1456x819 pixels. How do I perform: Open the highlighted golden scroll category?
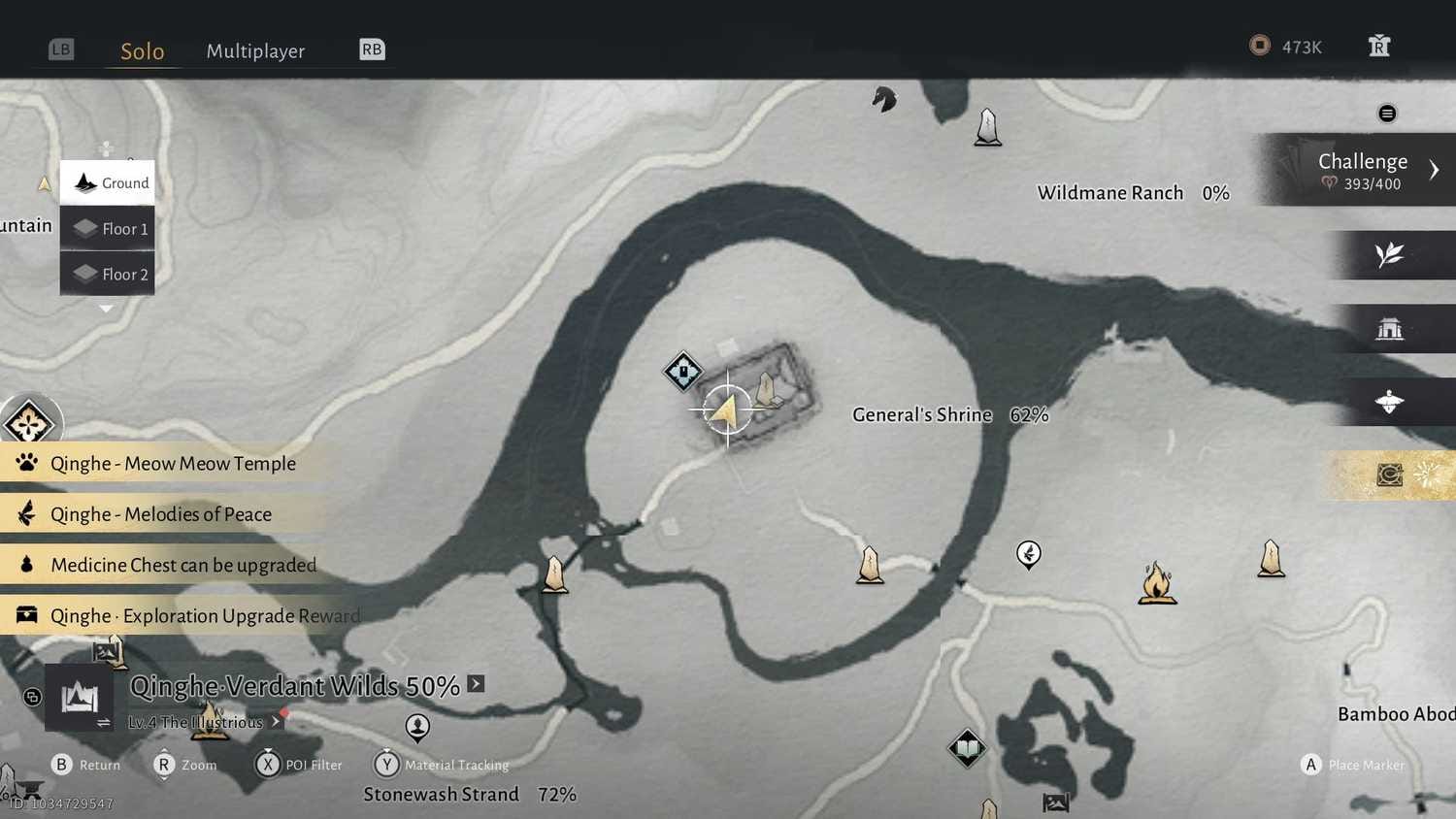(1389, 475)
